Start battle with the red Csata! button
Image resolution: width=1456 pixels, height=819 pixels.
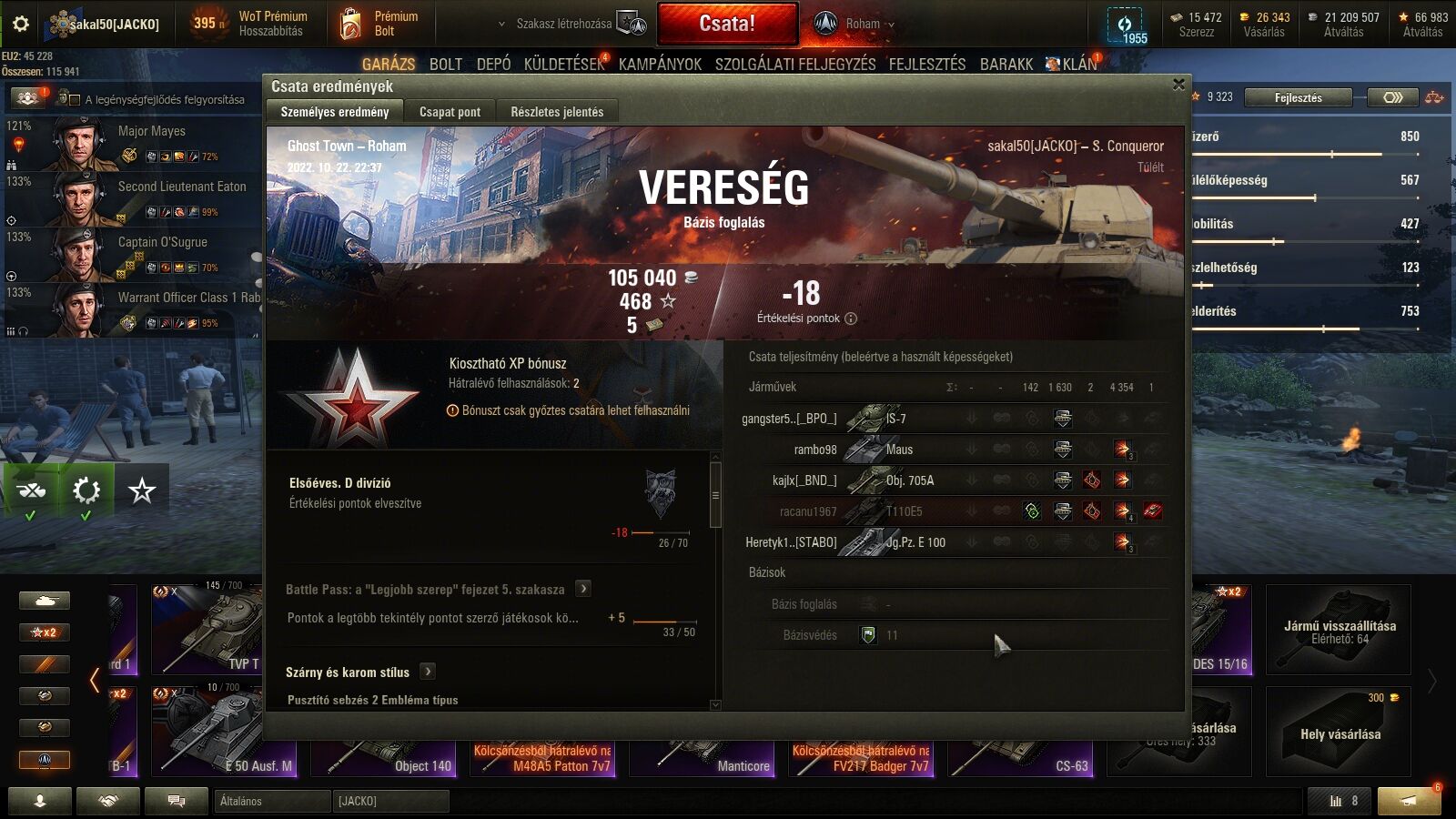tap(727, 24)
